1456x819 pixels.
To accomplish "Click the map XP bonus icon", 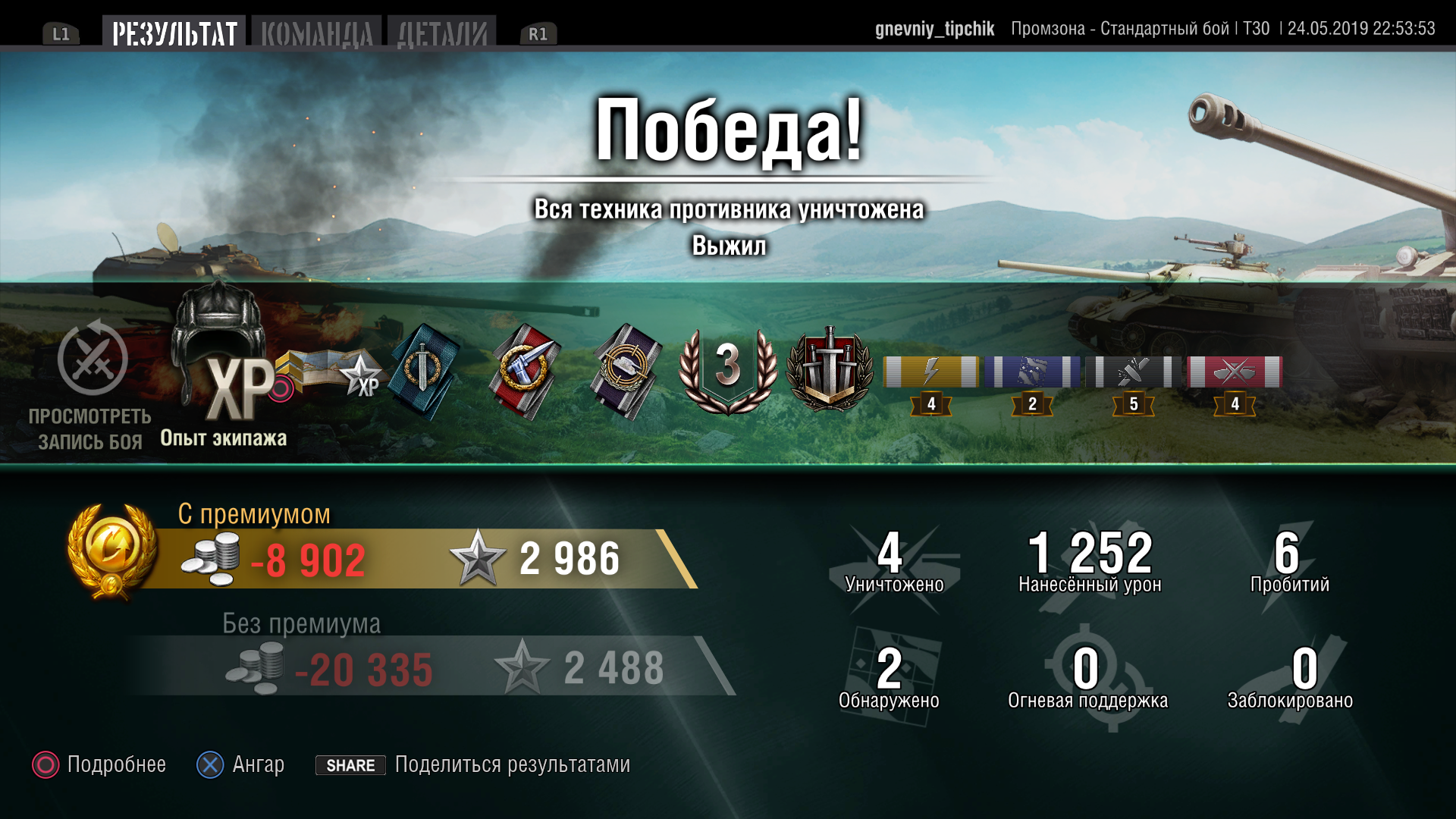I will tap(334, 372).
